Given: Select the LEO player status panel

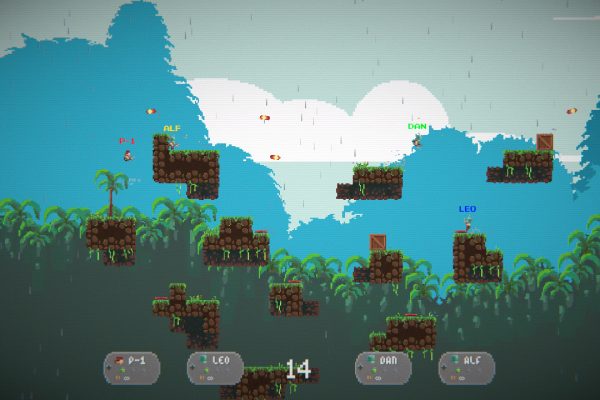Looking at the screenshot, I should [x=215, y=367].
